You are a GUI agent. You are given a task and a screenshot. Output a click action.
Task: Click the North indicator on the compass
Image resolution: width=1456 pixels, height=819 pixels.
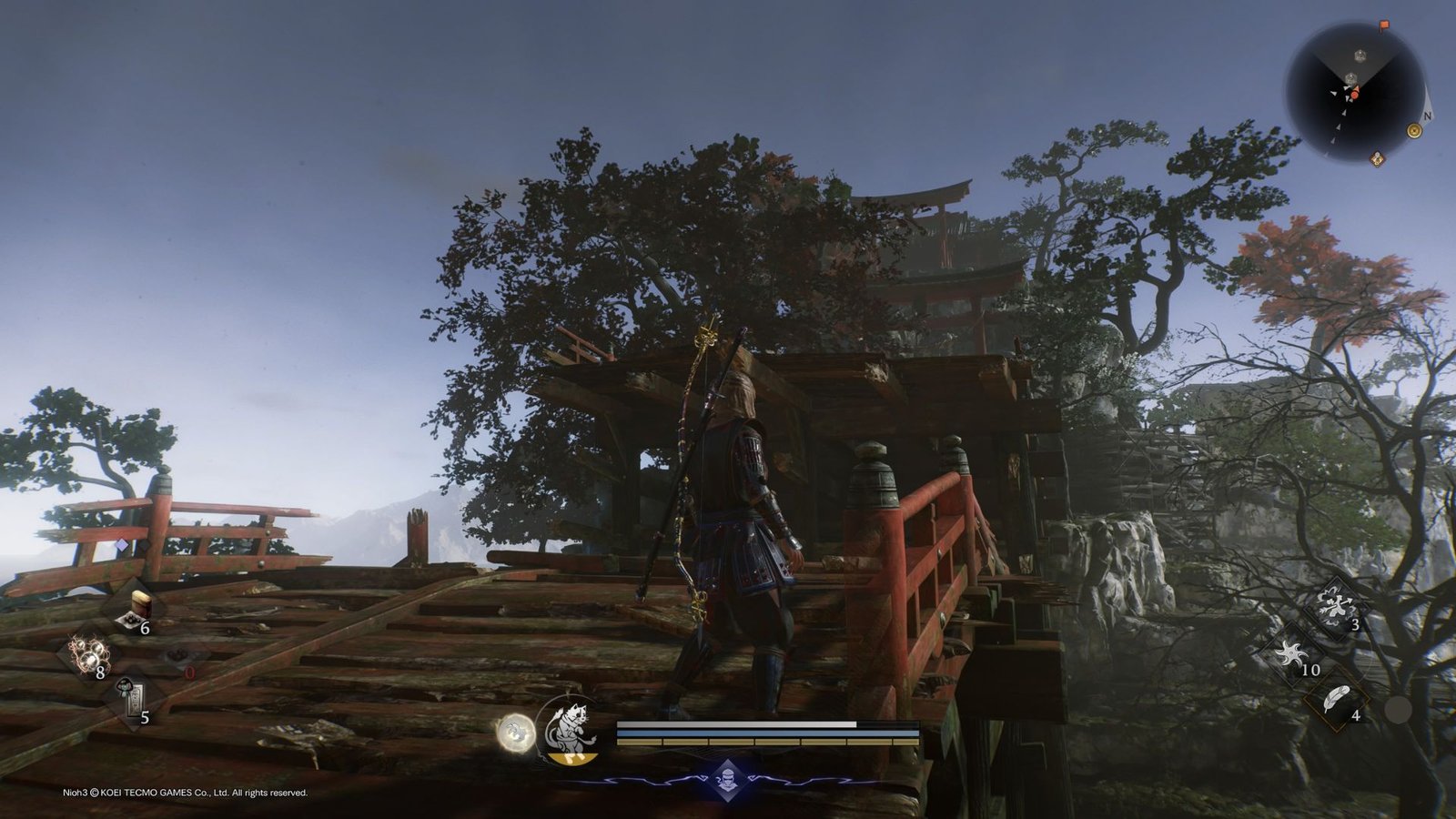1427,116
